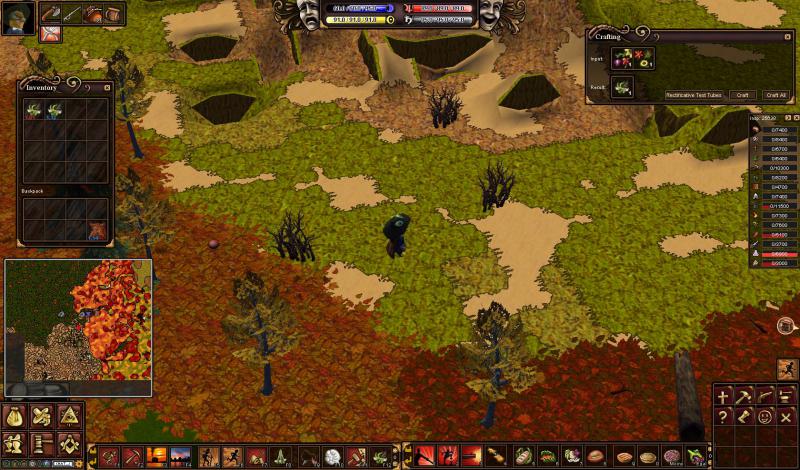Open the all-seeing-eye pyramid menu
800x470 pixels.
click(x=69, y=417)
